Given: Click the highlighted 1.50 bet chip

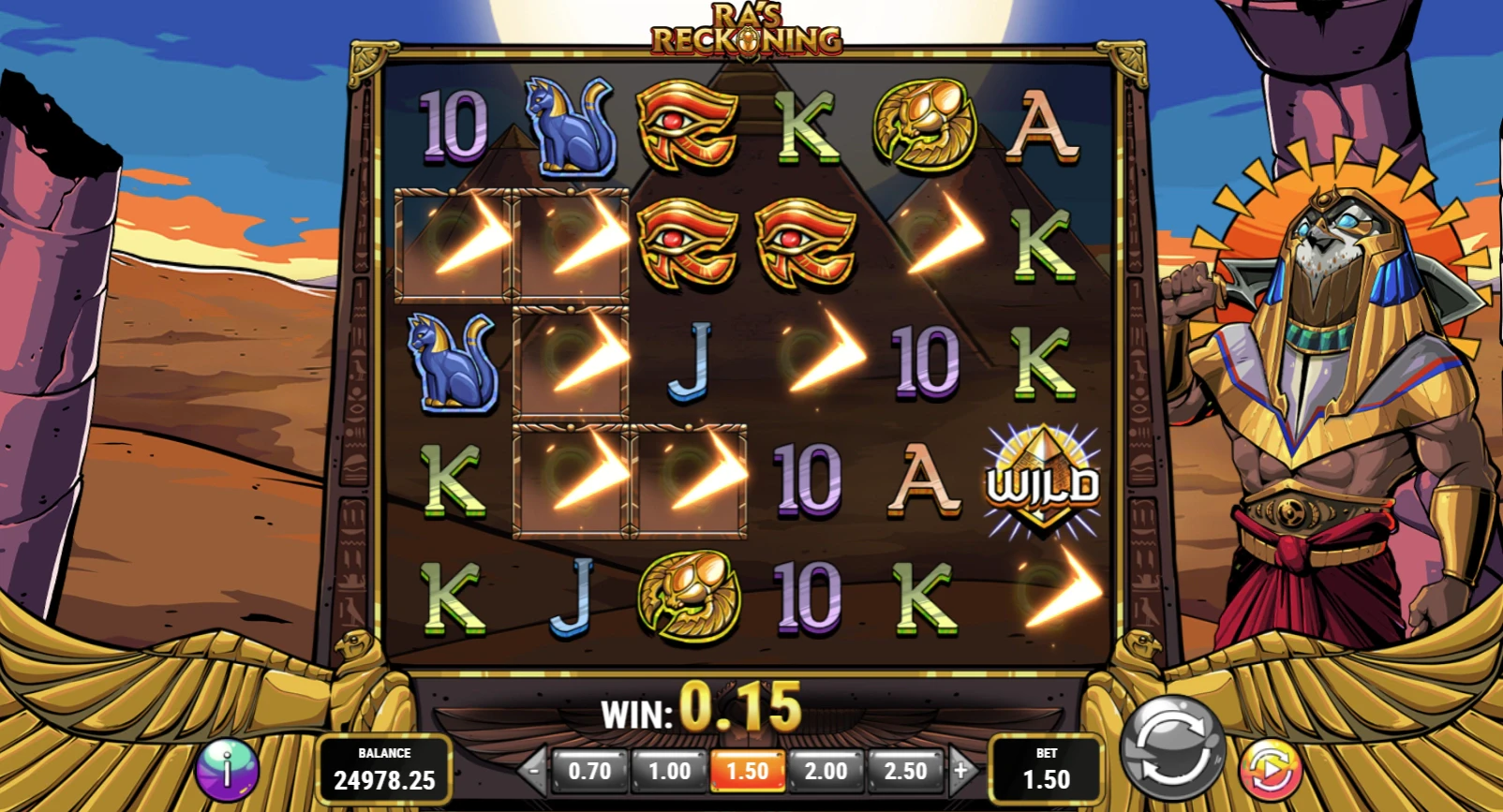Looking at the screenshot, I should click(747, 771).
